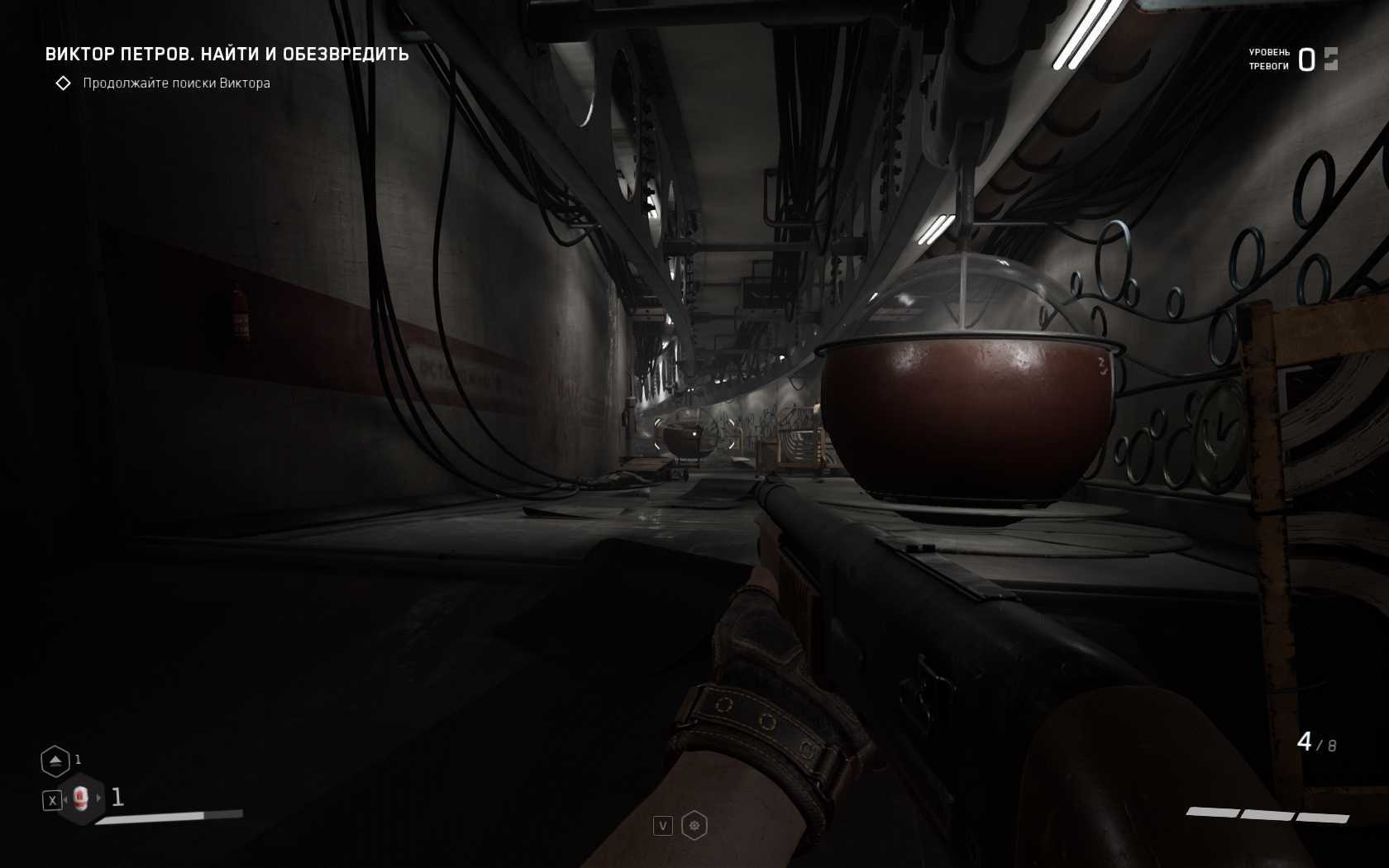This screenshot has width=1389, height=868.
Task: Select the quest title 'Виктор Петров. Найти и обезвредить'
Action: pos(227,55)
